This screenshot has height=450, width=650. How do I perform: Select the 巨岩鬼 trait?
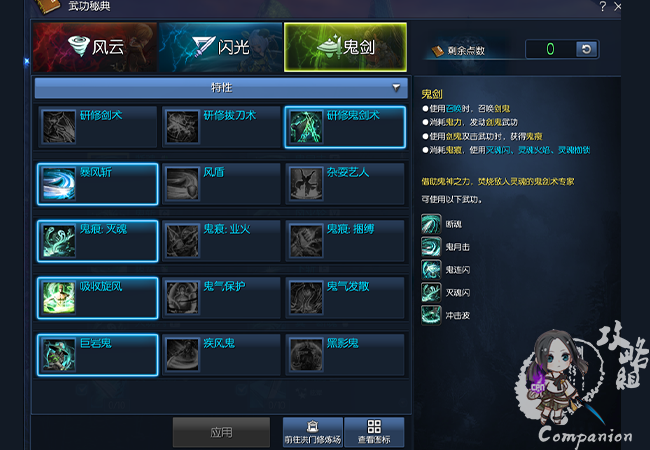pos(97,354)
